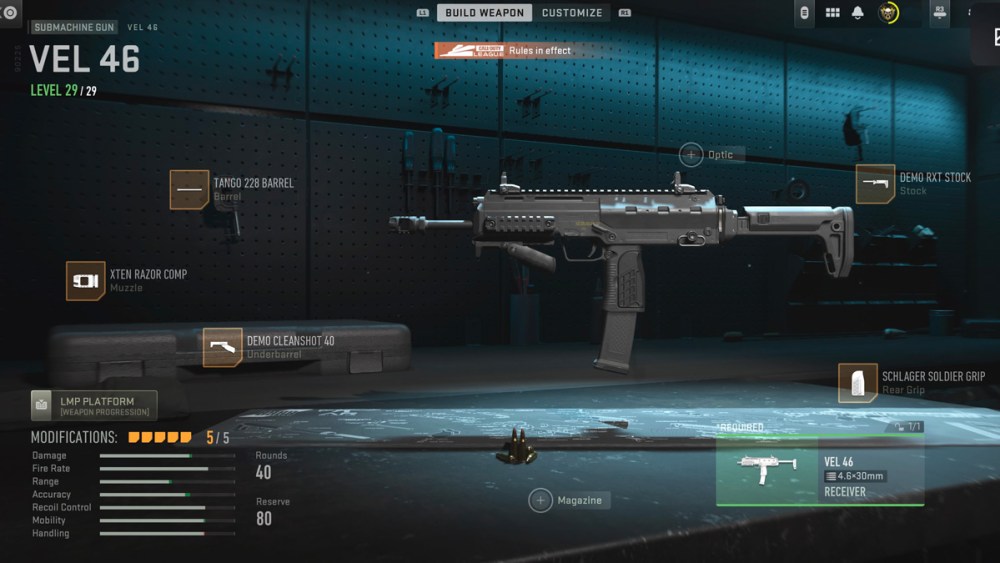Open the LMP Platform weapon progression

94,406
